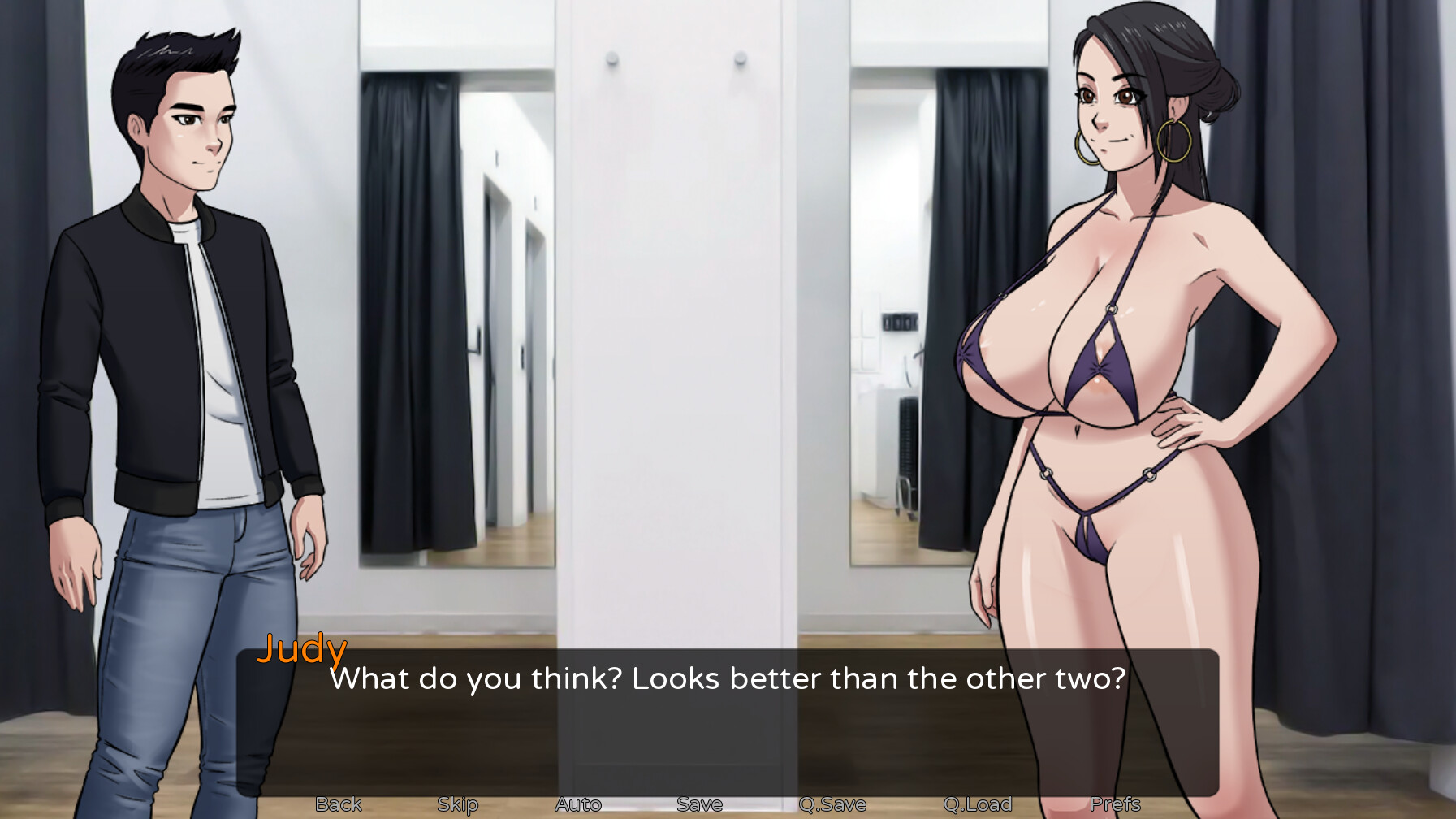This screenshot has height=819, width=1456.
Task: Open the Prefs settings screen
Action: click(x=1115, y=804)
